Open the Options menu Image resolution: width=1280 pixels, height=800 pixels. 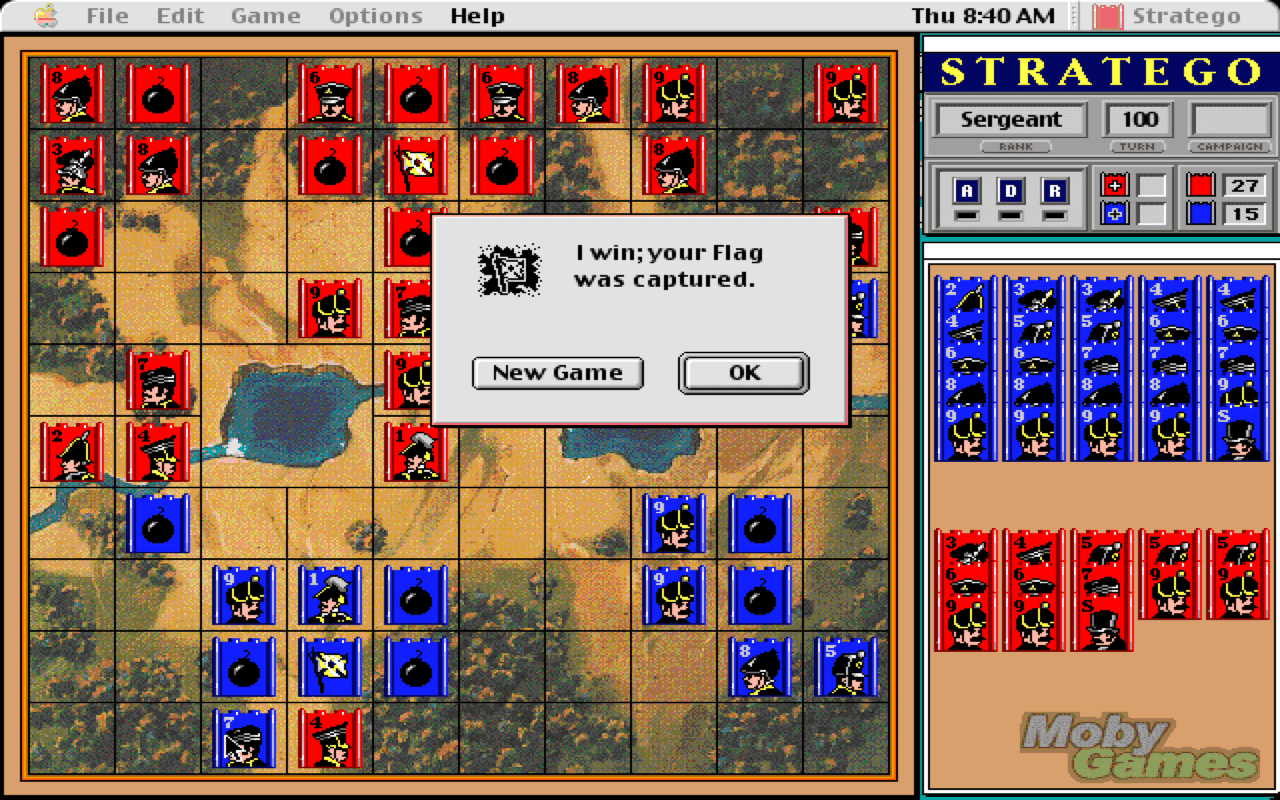[x=375, y=15]
